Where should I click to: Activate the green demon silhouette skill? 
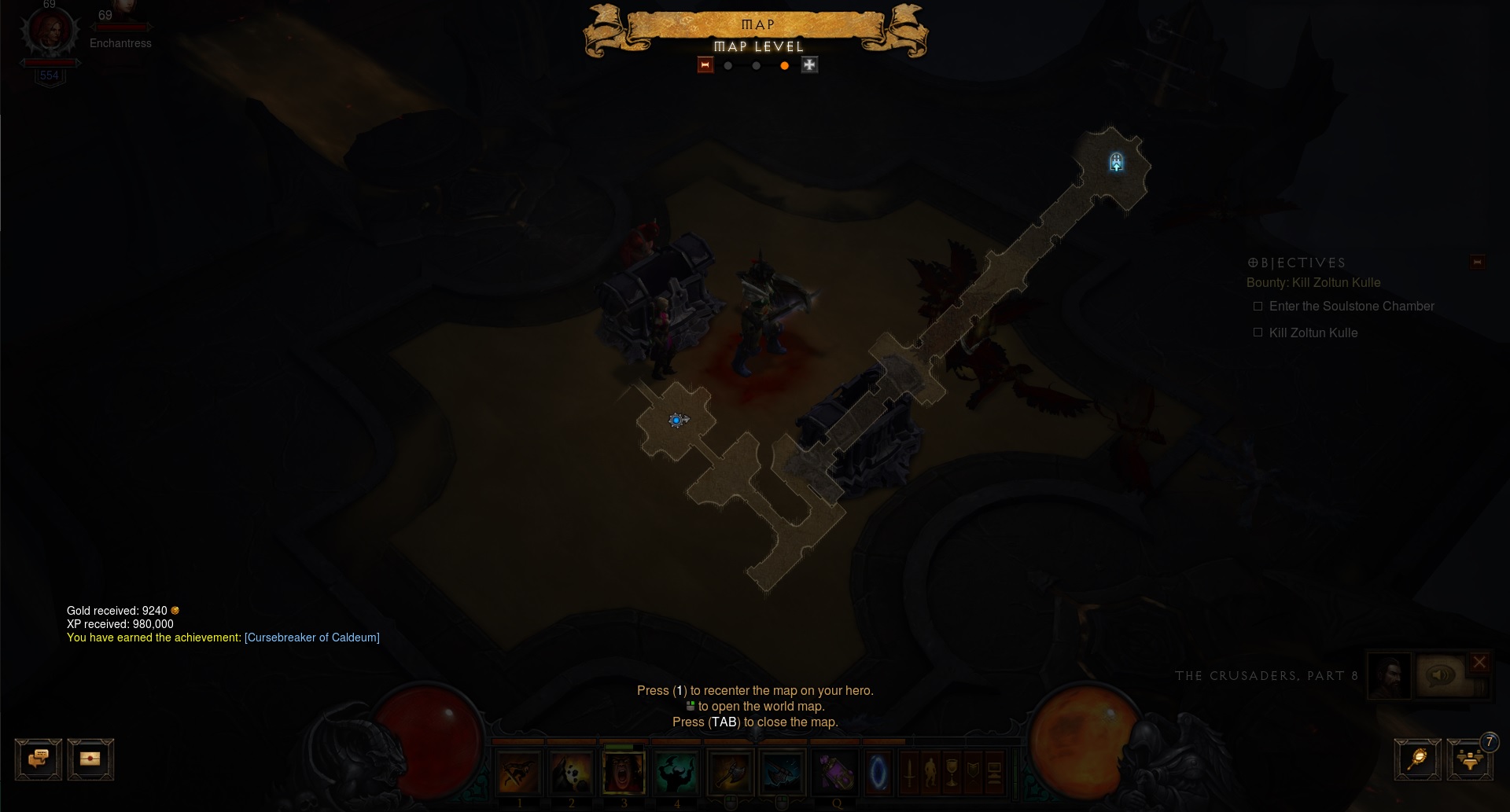(676, 772)
